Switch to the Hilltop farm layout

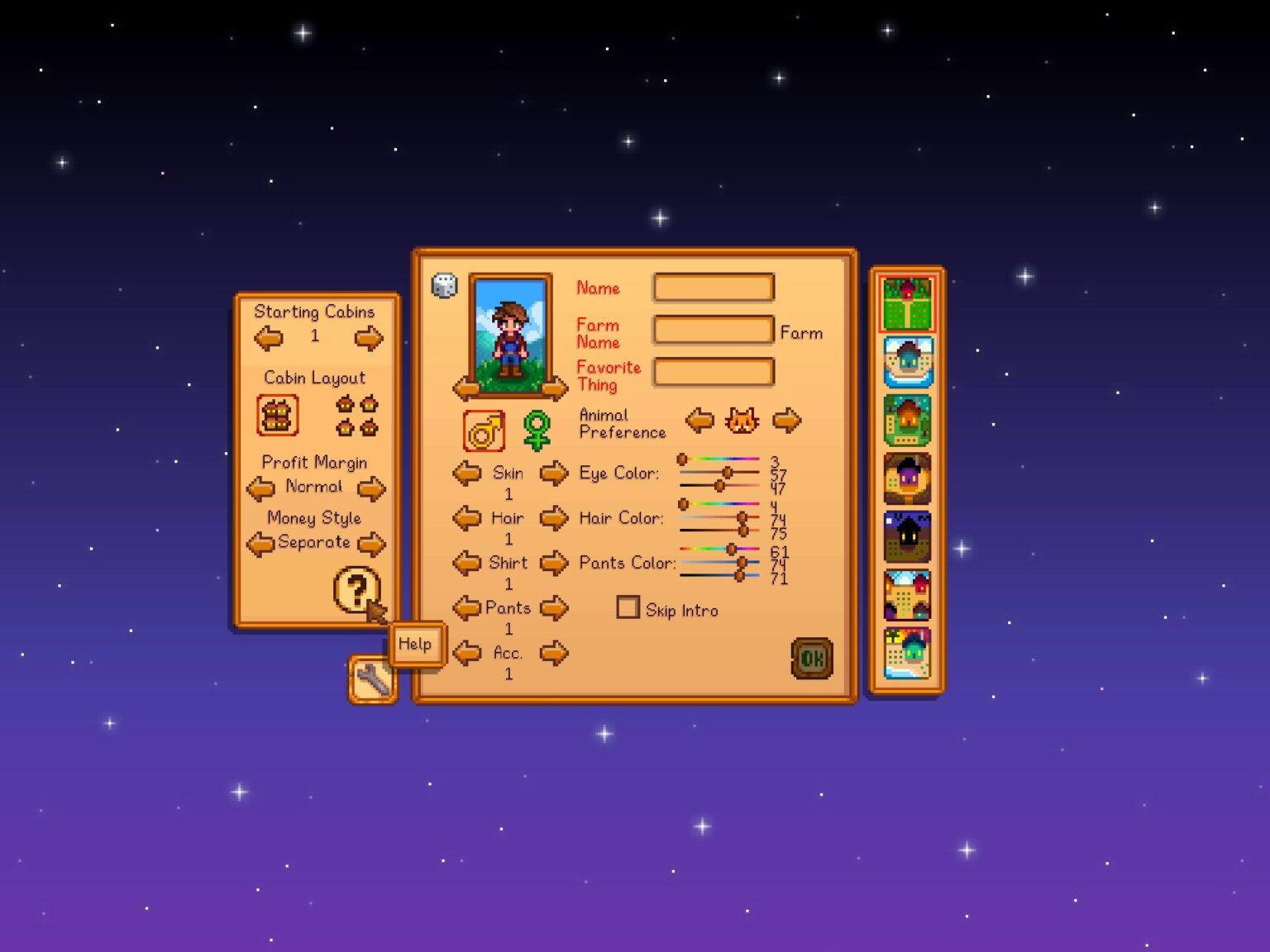click(x=907, y=476)
